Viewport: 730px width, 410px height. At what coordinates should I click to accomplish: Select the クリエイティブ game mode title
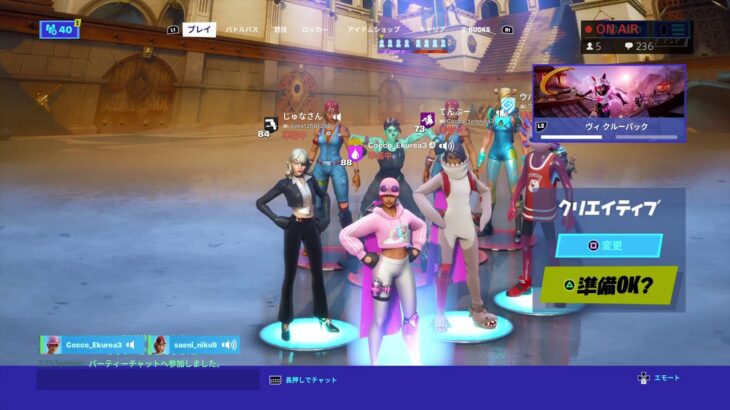coord(609,207)
